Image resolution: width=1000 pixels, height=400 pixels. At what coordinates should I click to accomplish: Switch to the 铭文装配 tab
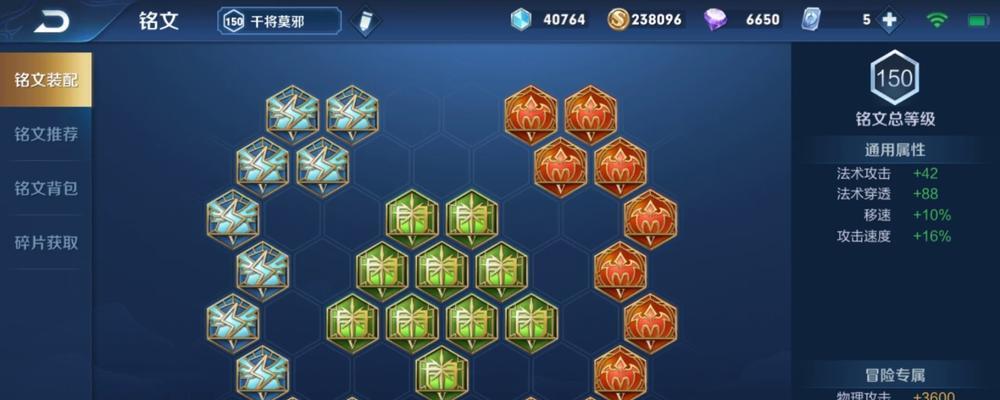[46, 80]
